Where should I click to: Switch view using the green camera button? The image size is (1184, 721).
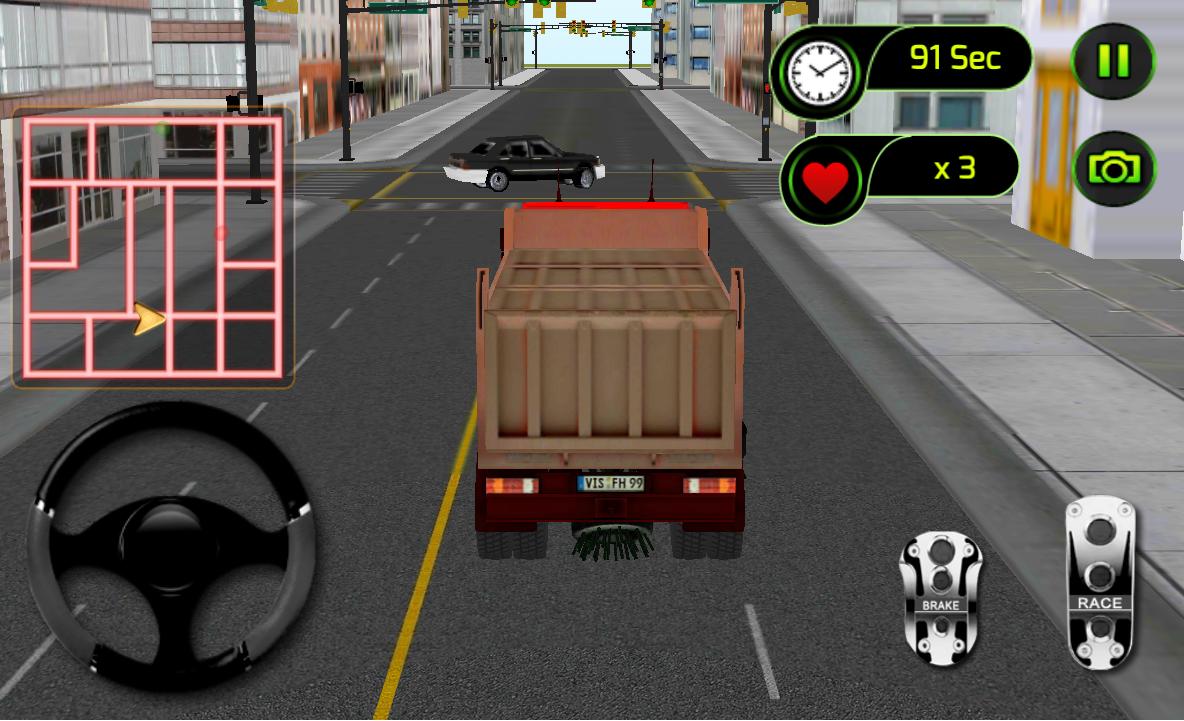click(x=1113, y=169)
